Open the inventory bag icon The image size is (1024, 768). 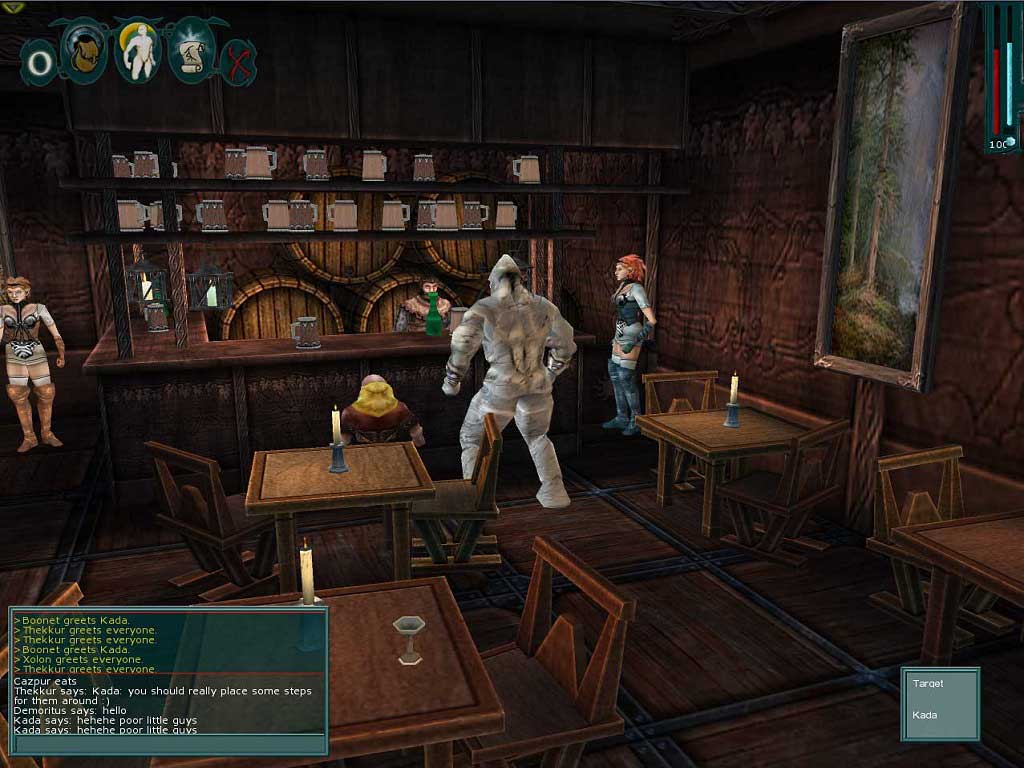click(x=84, y=53)
